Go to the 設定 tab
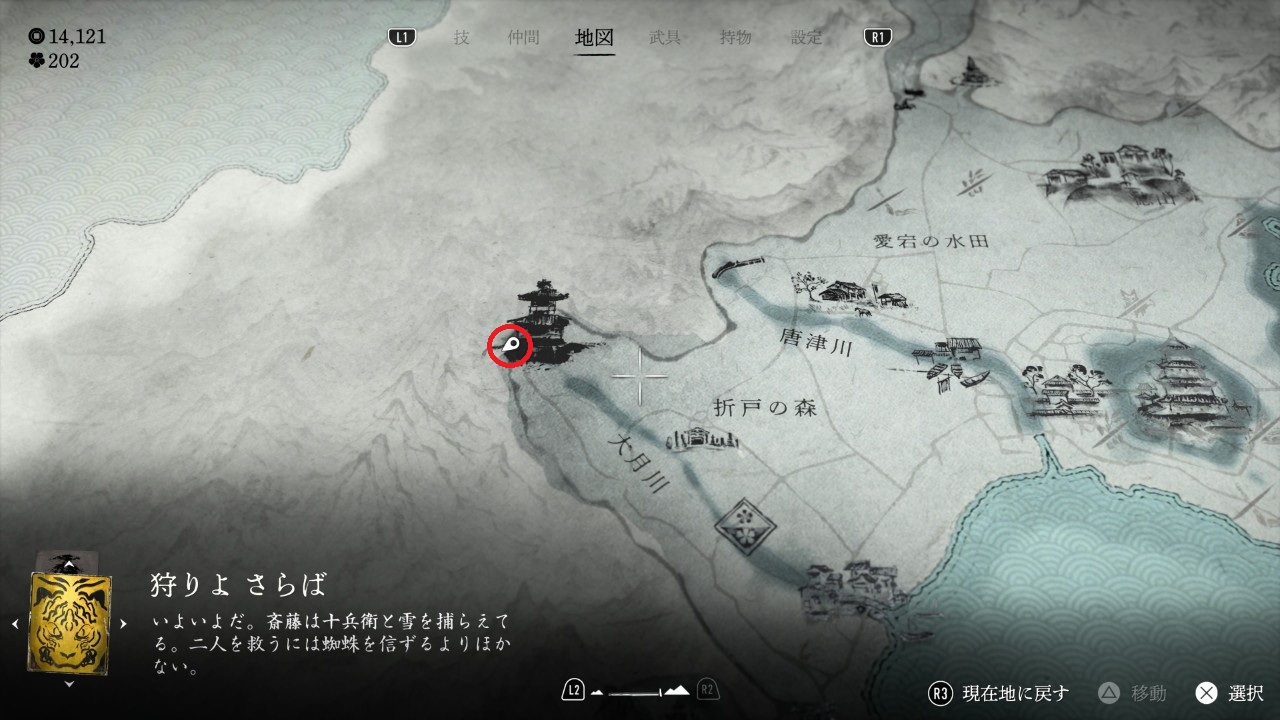Image resolution: width=1280 pixels, height=720 pixels. coord(807,38)
